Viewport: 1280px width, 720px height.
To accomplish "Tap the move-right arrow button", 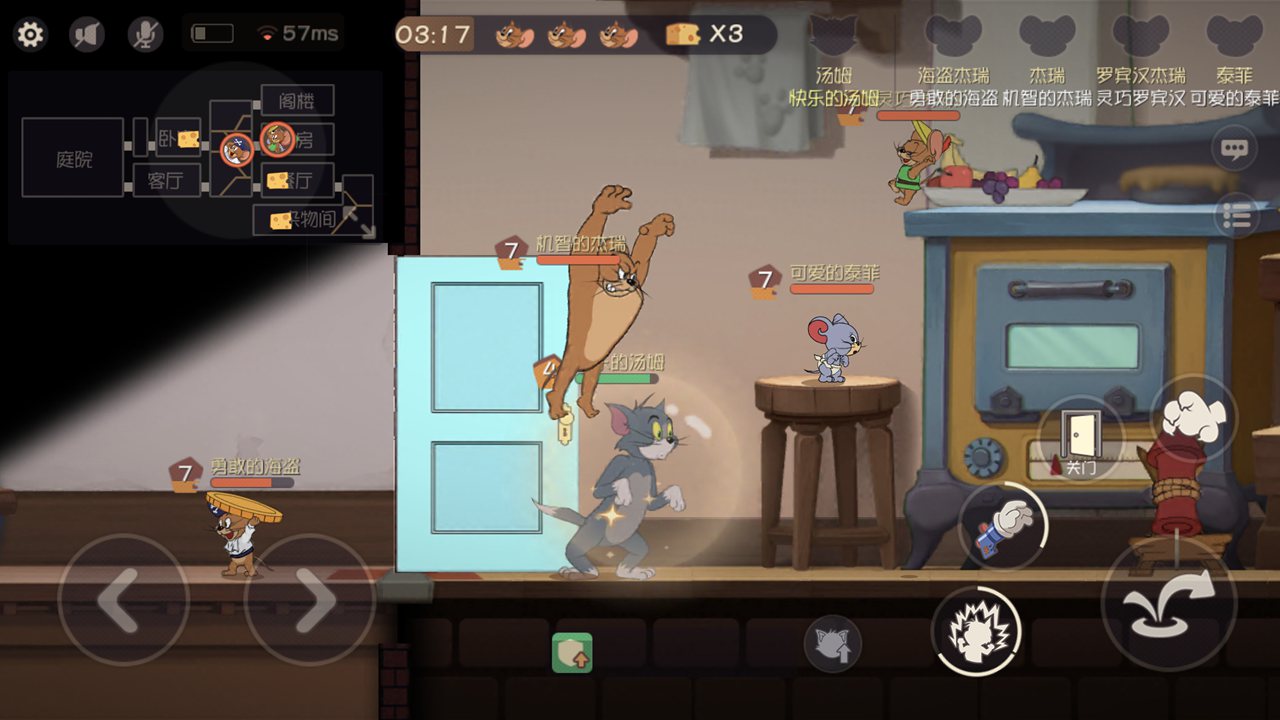I will click(x=309, y=600).
